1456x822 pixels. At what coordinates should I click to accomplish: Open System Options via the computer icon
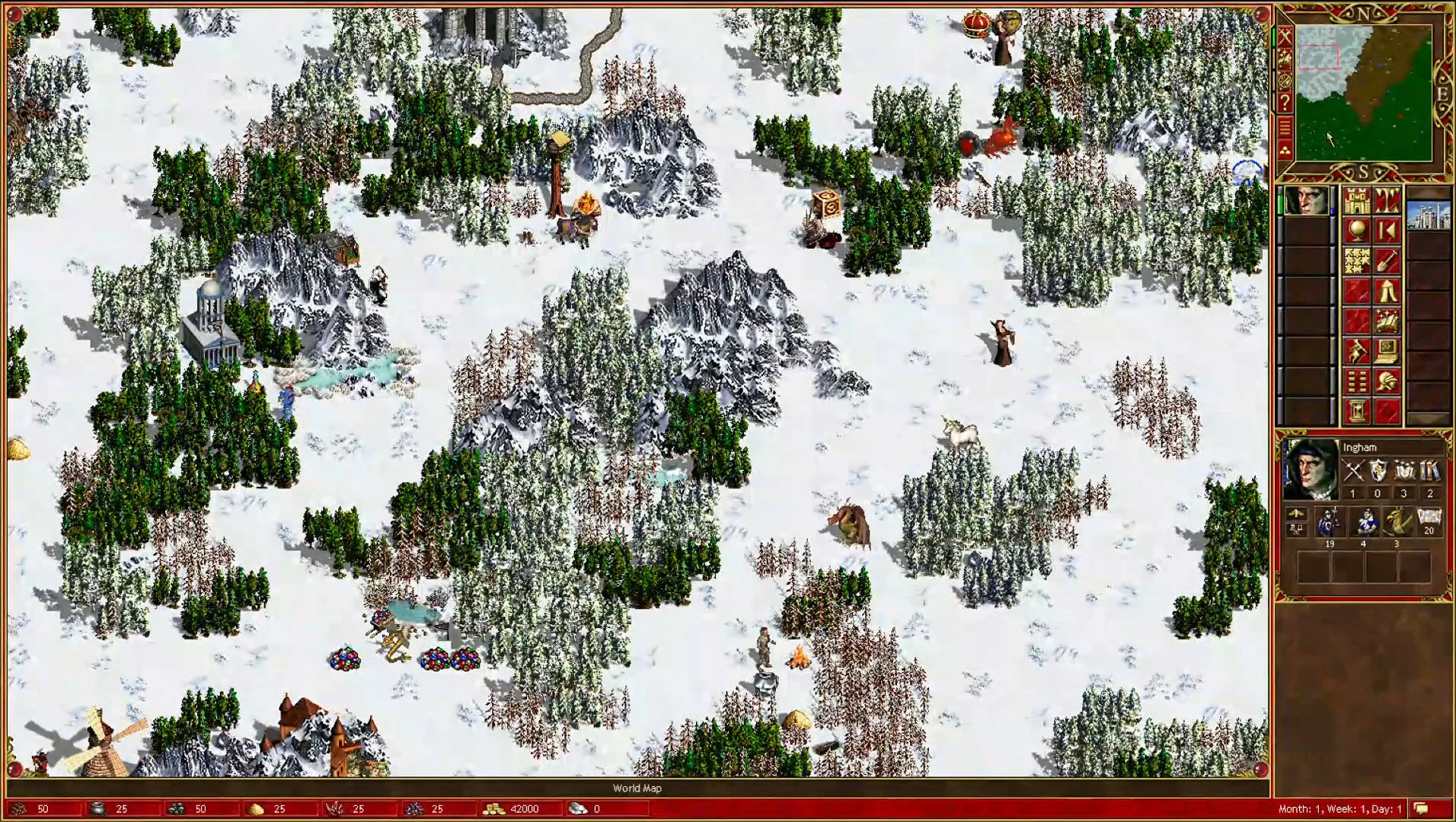(1387, 349)
